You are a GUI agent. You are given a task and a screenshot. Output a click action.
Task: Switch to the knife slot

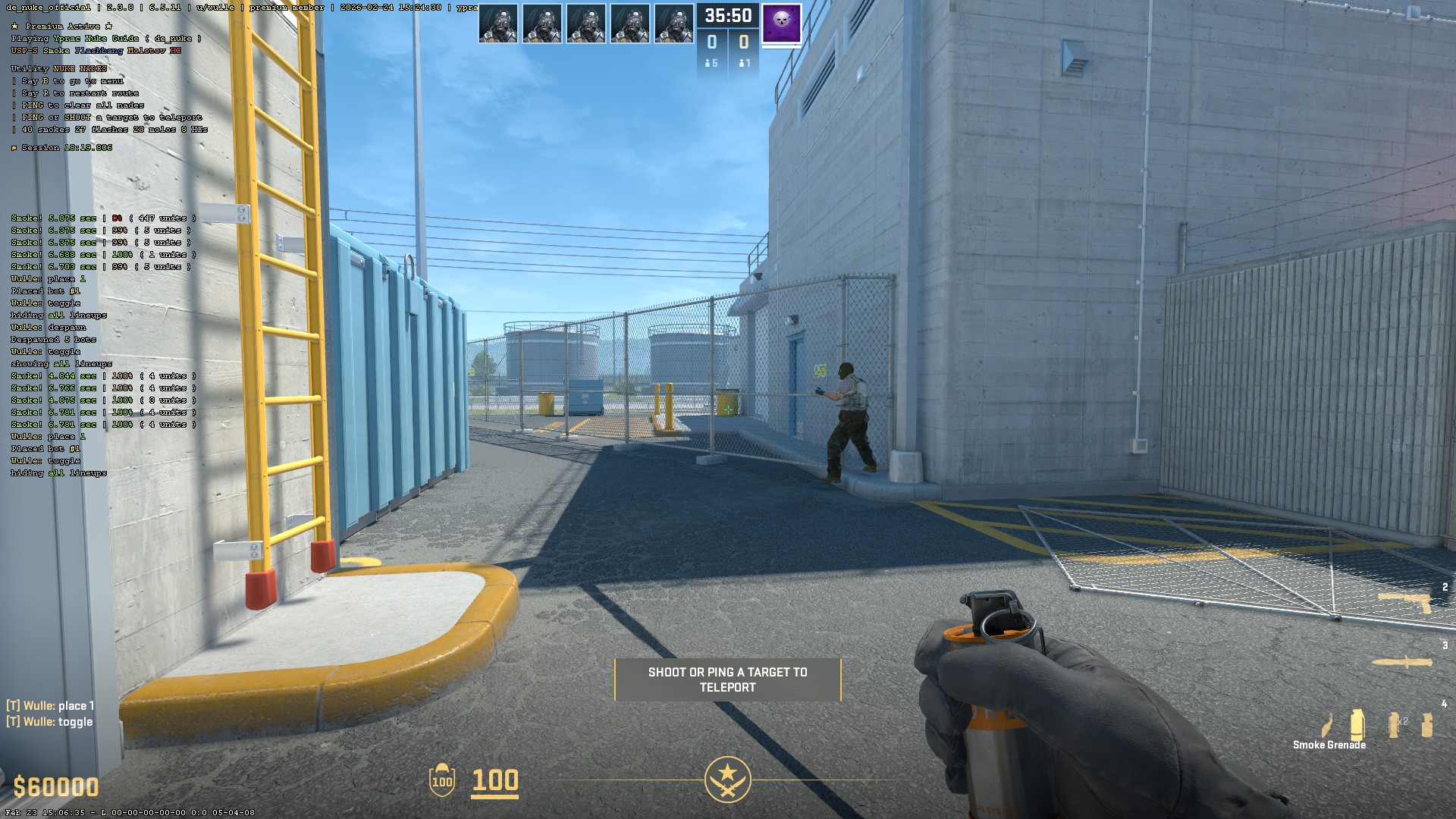click(1403, 662)
